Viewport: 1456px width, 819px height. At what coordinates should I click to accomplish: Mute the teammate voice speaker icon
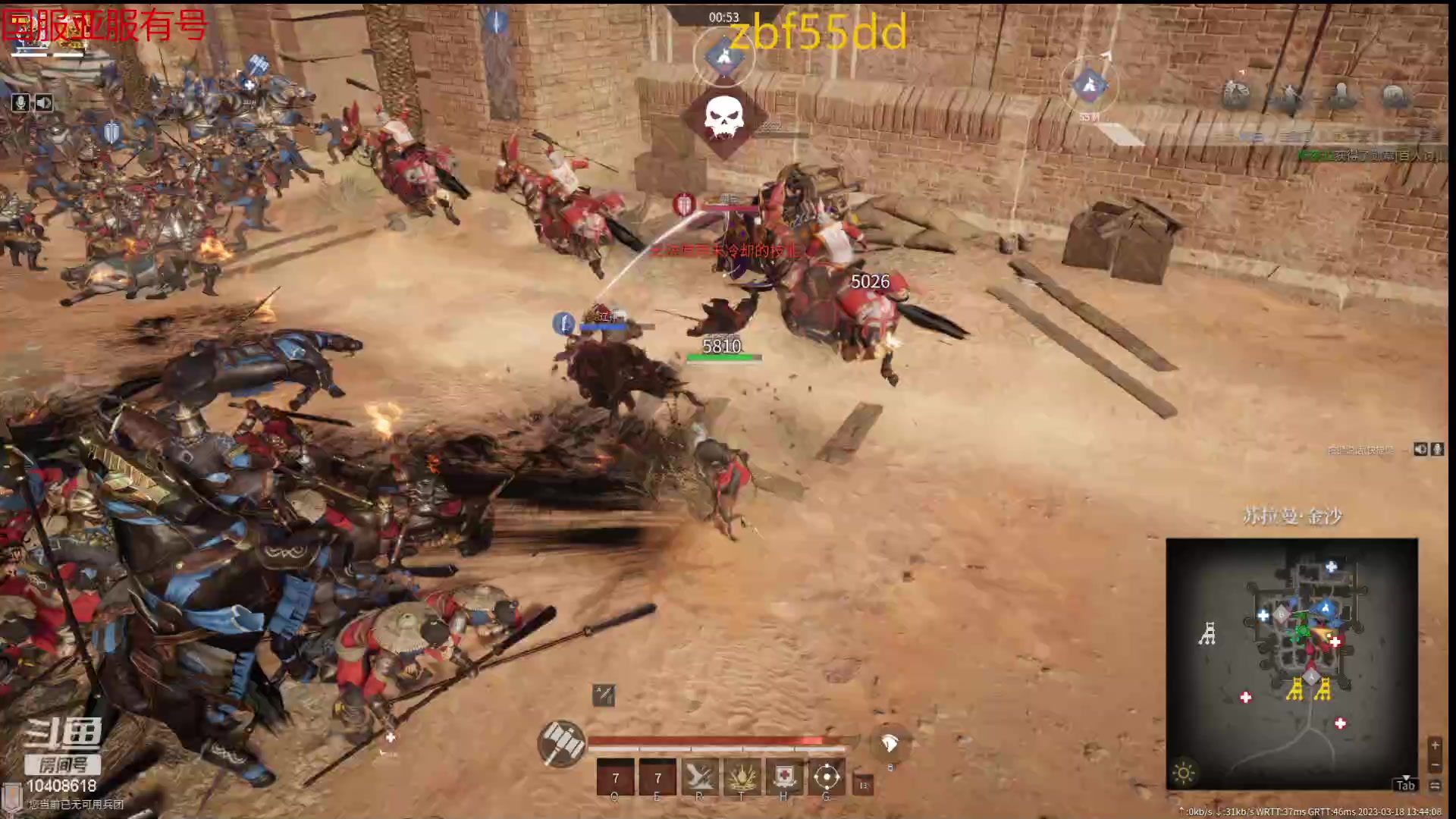coord(1420,449)
